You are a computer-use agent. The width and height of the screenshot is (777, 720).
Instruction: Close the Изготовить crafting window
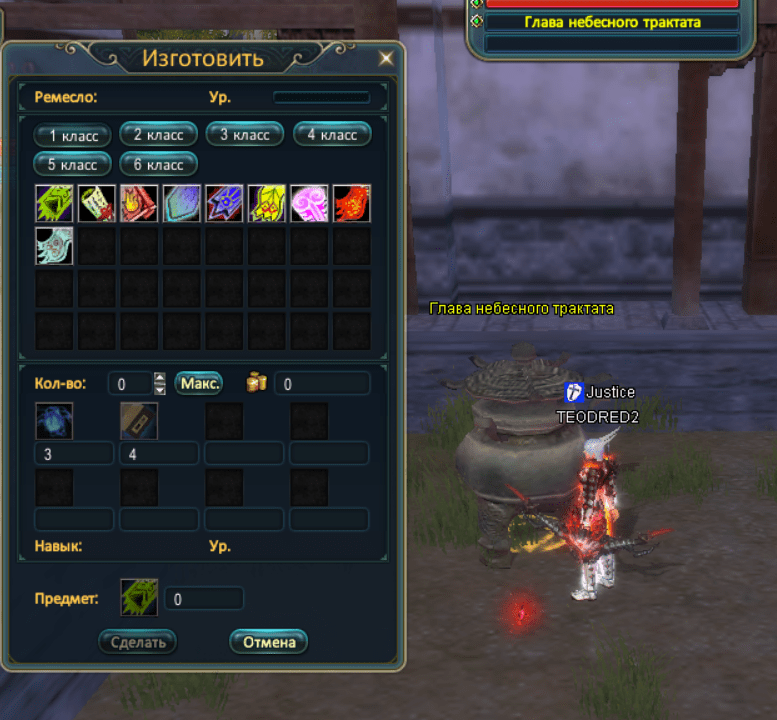pyautogui.click(x=386, y=58)
